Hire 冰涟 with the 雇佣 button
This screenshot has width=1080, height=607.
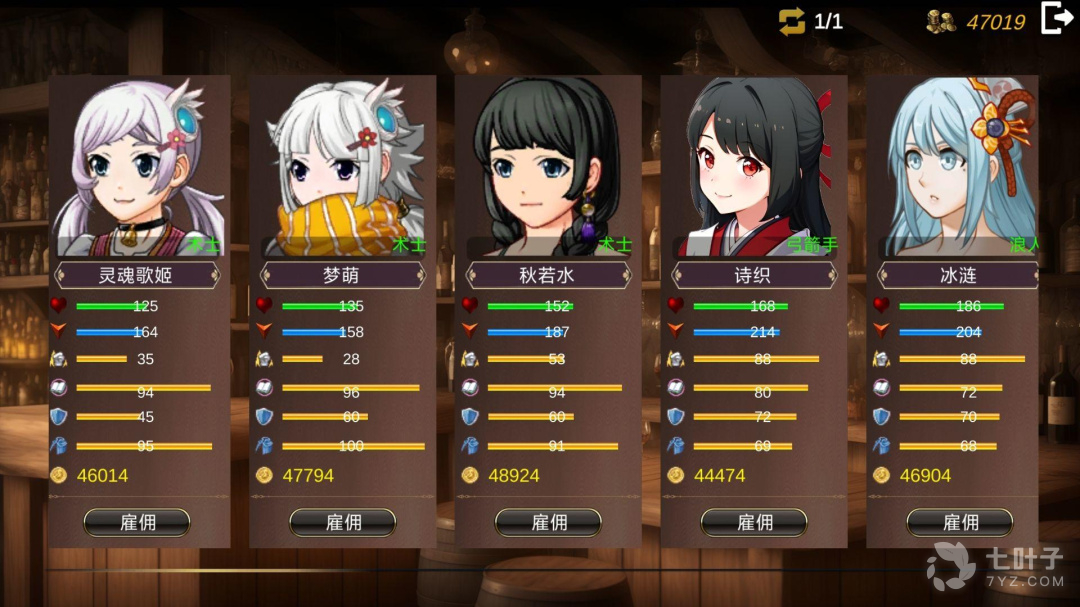[x=960, y=522]
